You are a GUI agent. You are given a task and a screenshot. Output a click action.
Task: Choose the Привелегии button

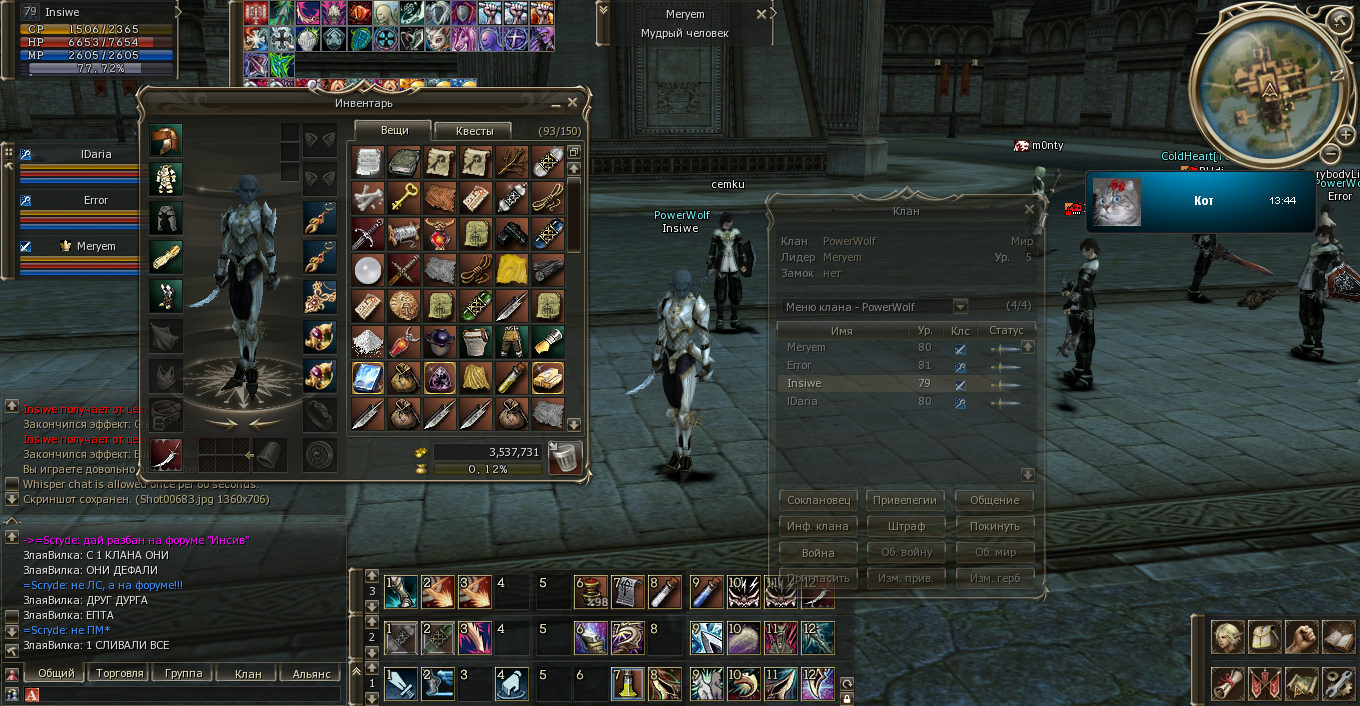point(905,500)
